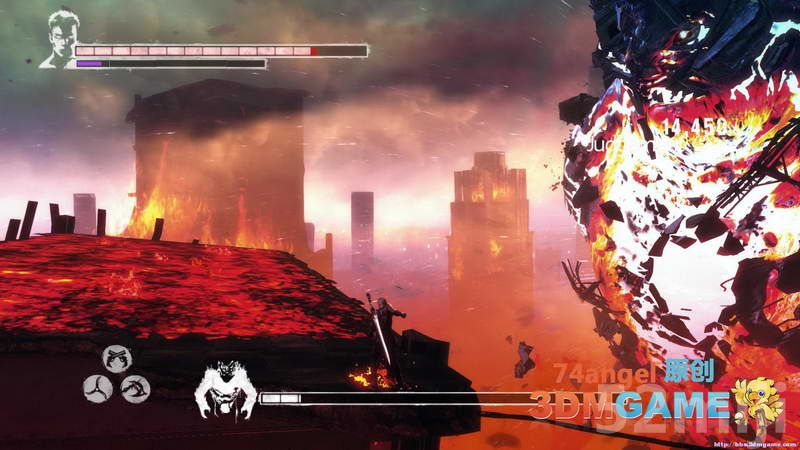Choose the three-bladed shuriken weapon icon
The height and width of the screenshot is (450, 800).
click(98, 389)
